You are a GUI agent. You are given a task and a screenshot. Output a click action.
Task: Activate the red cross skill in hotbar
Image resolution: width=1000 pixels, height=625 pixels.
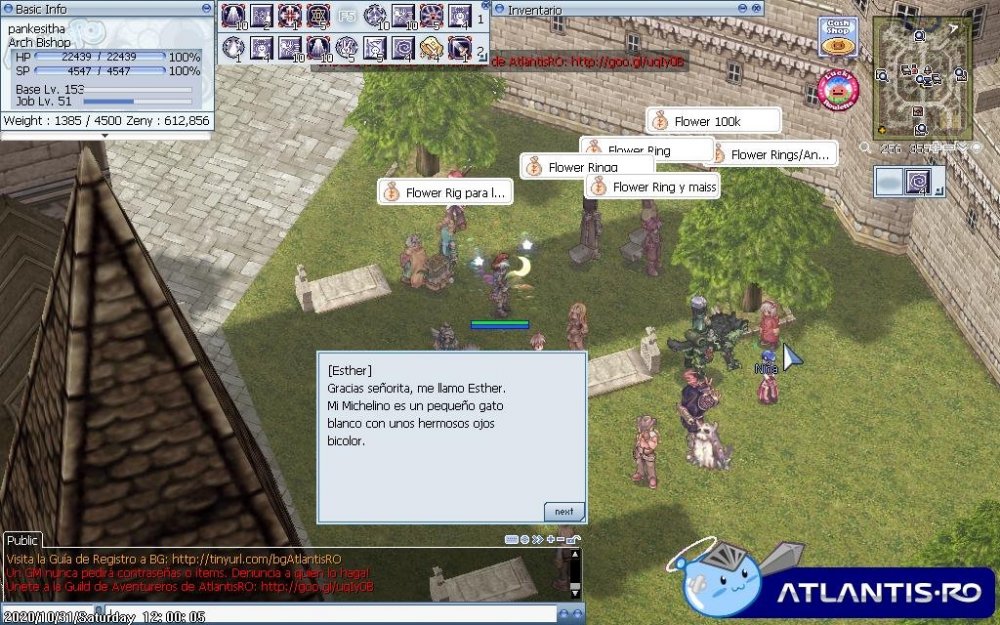point(290,16)
